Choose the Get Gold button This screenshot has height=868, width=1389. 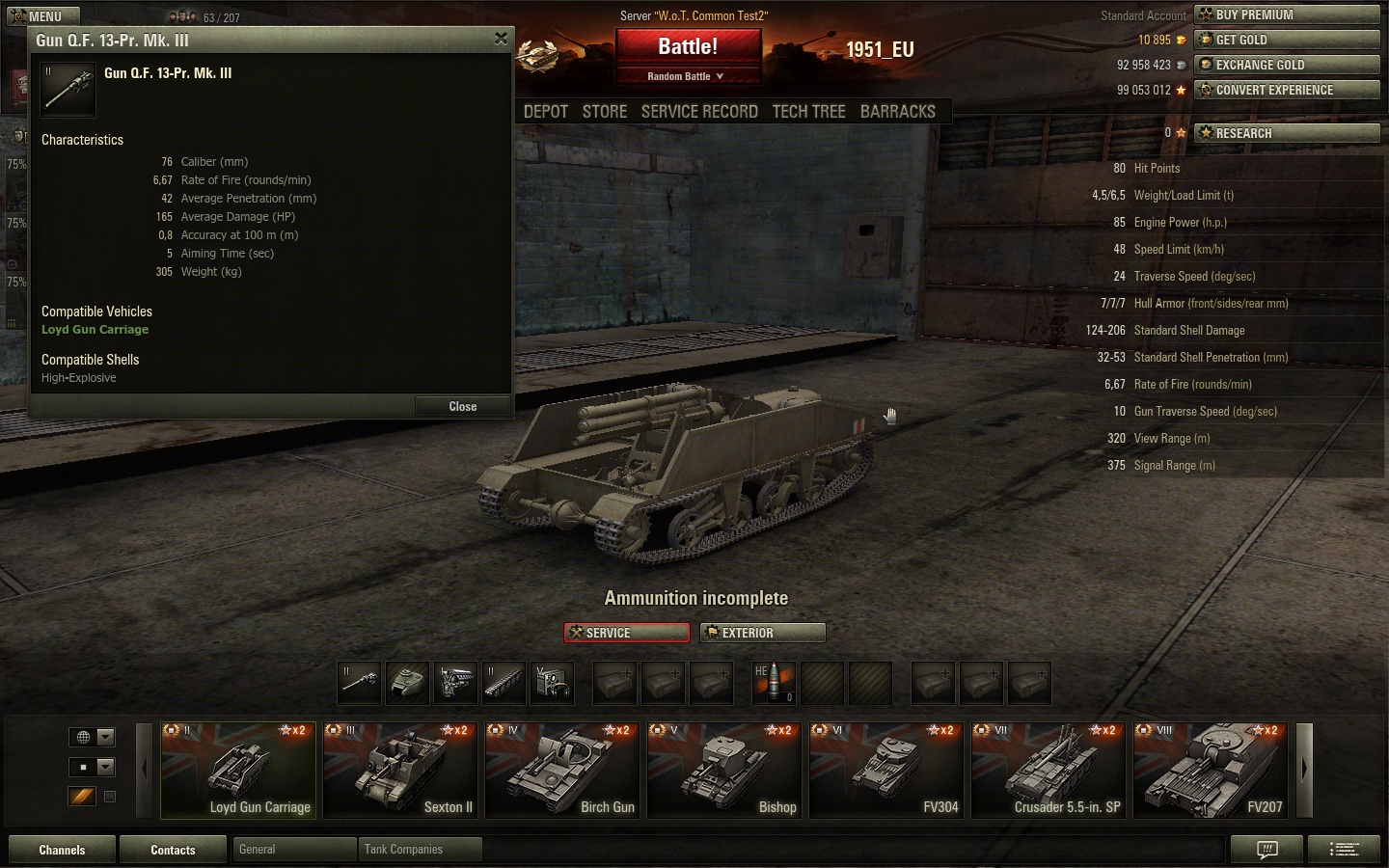[1287, 40]
